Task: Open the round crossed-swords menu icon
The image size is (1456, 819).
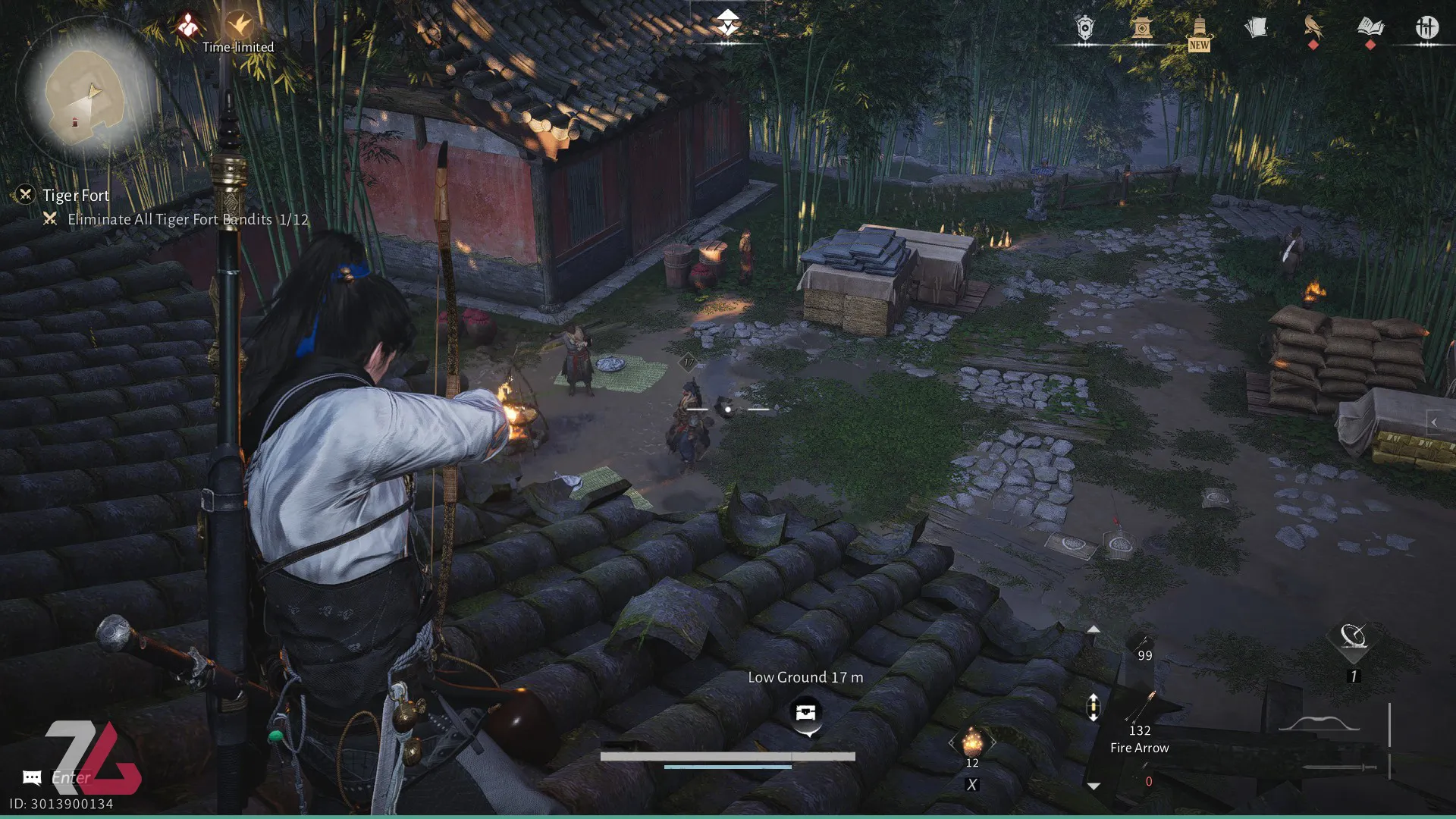Action: [x=1426, y=28]
